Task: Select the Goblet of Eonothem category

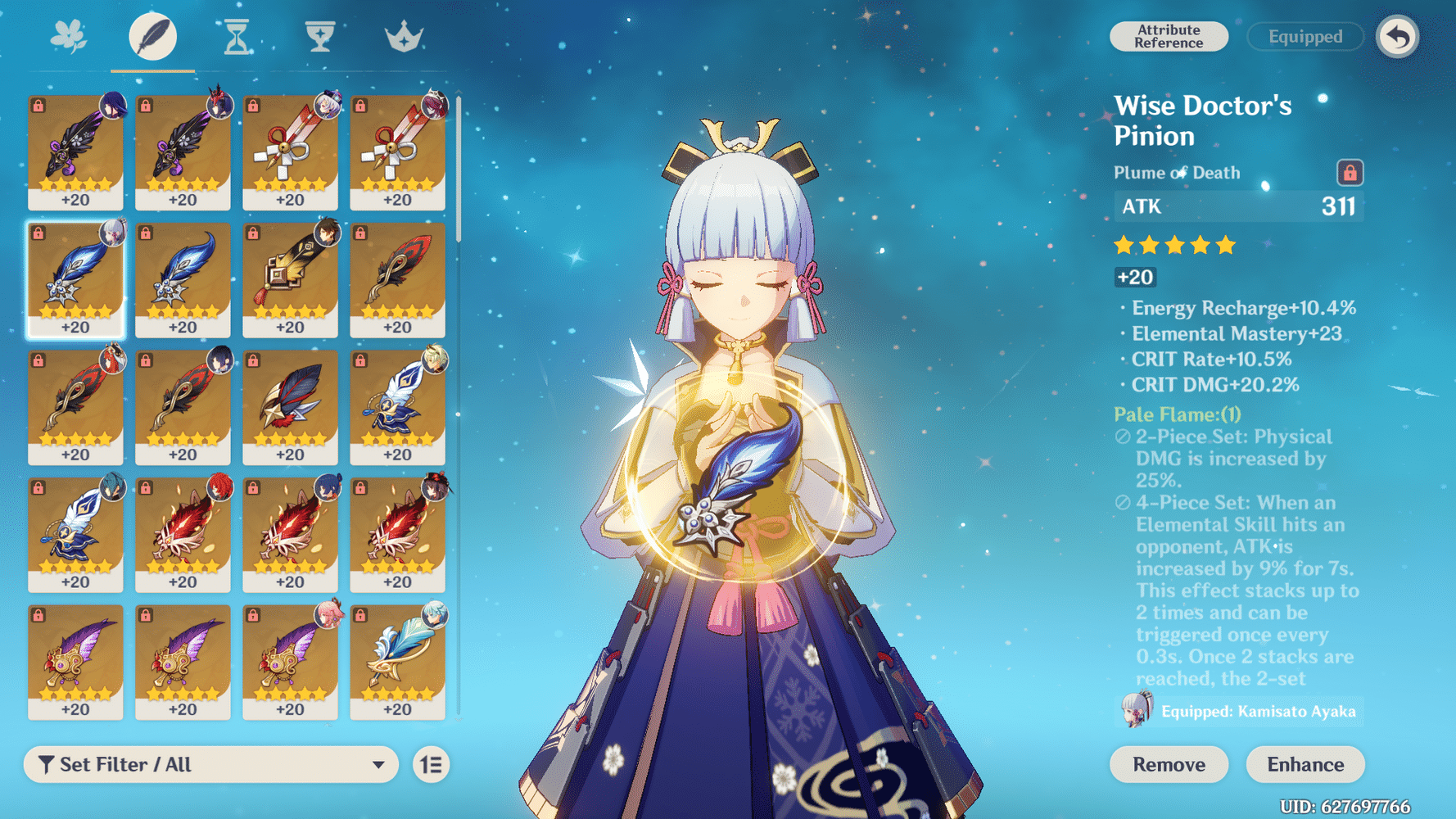Action: pos(318,34)
